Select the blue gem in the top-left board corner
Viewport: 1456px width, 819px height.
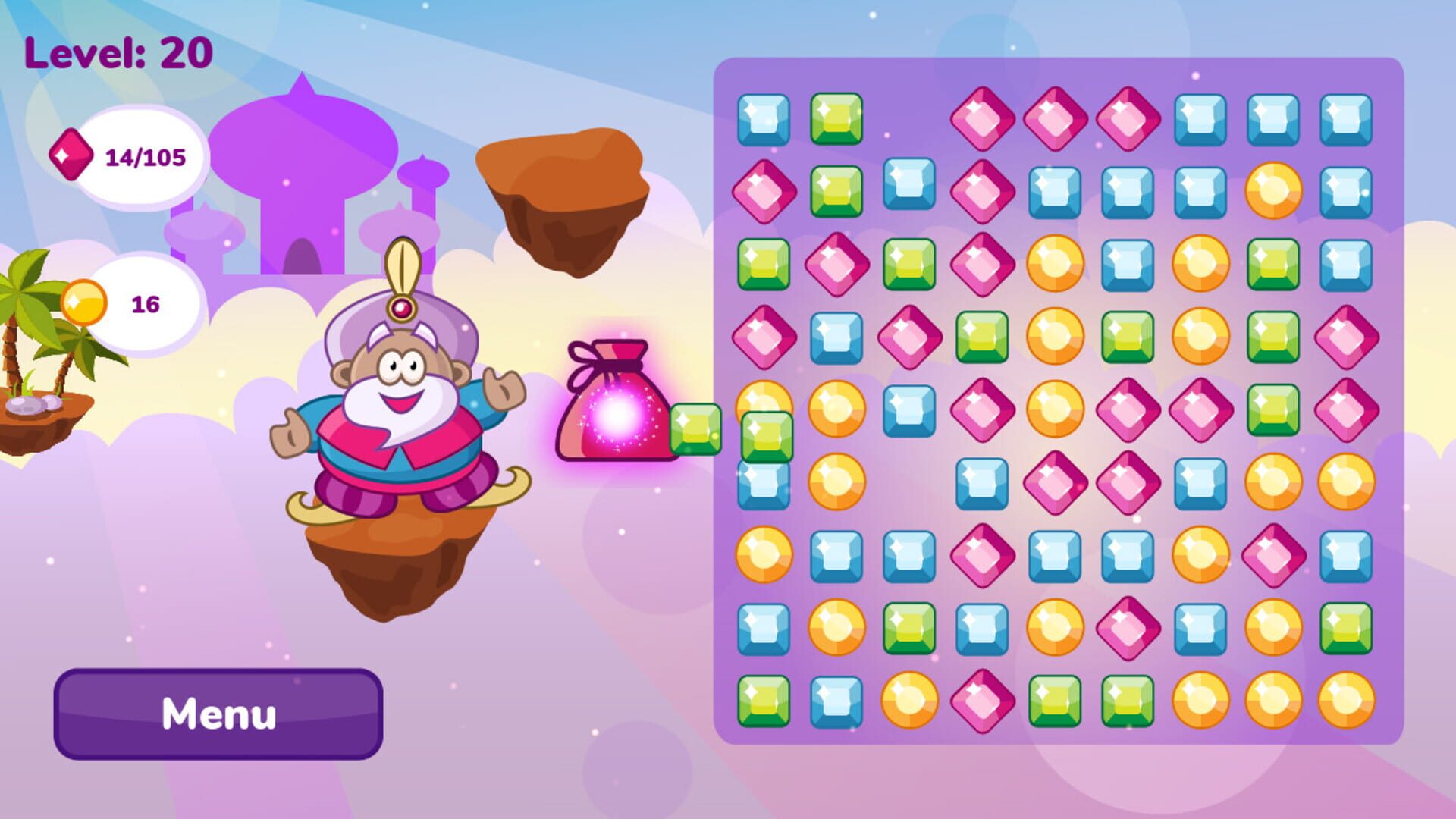tap(764, 118)
